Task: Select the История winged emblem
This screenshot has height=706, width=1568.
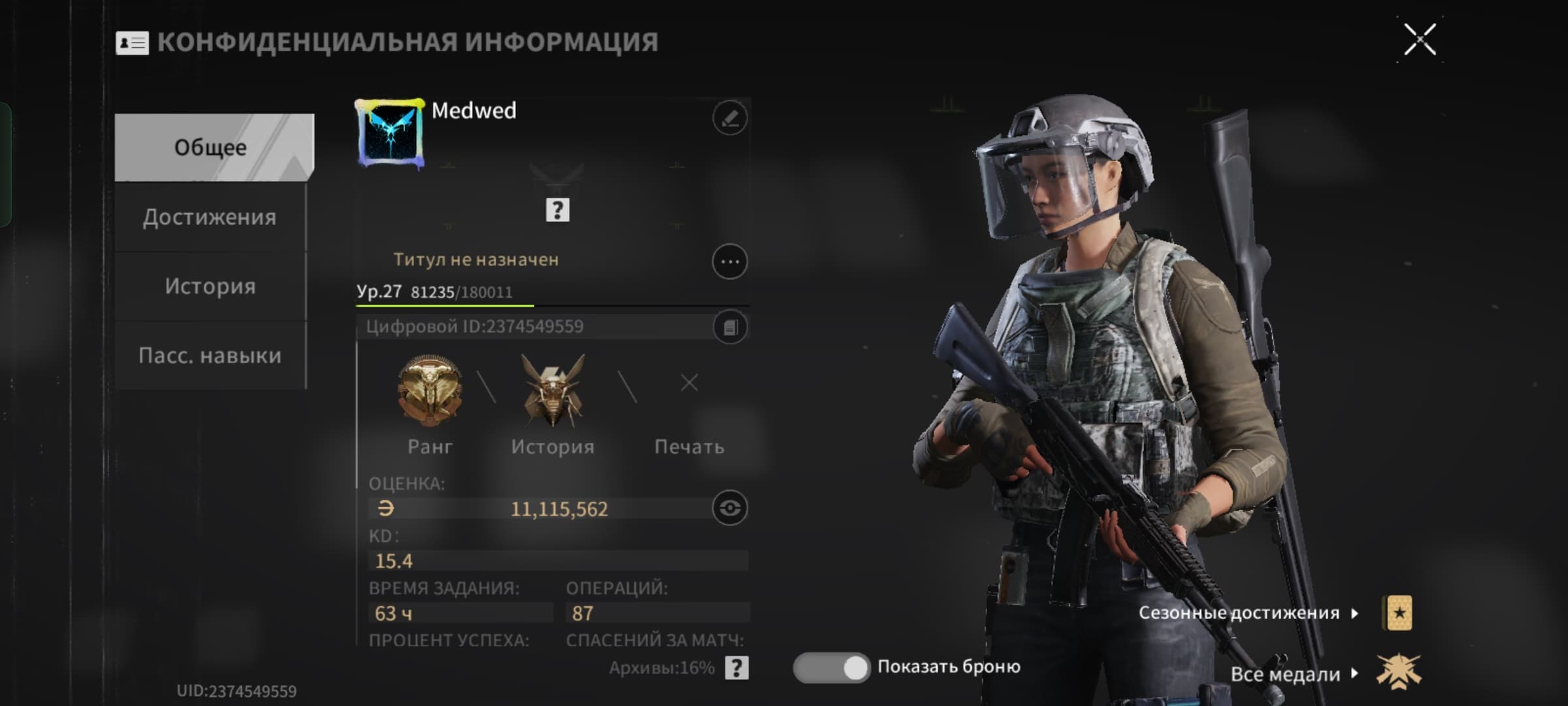Action: click(553, 391)
